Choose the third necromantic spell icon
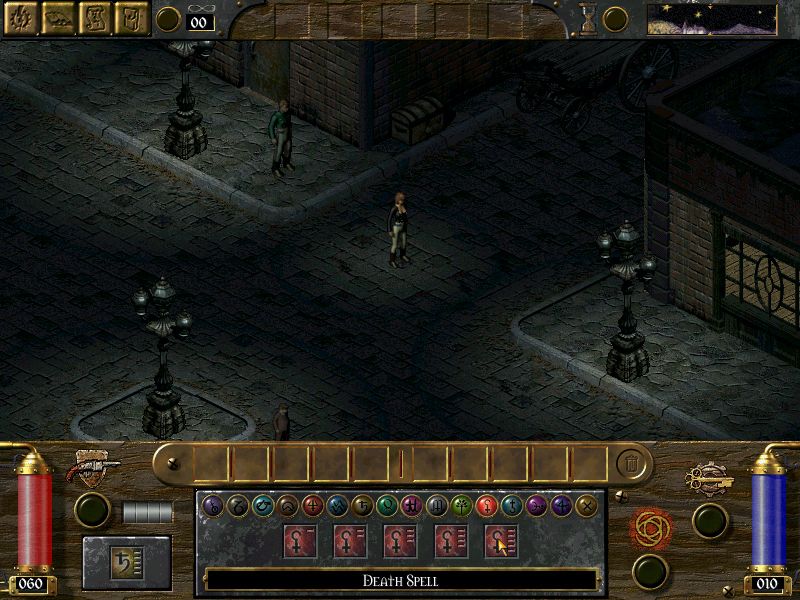800x600 pixels. click(400, 541)
